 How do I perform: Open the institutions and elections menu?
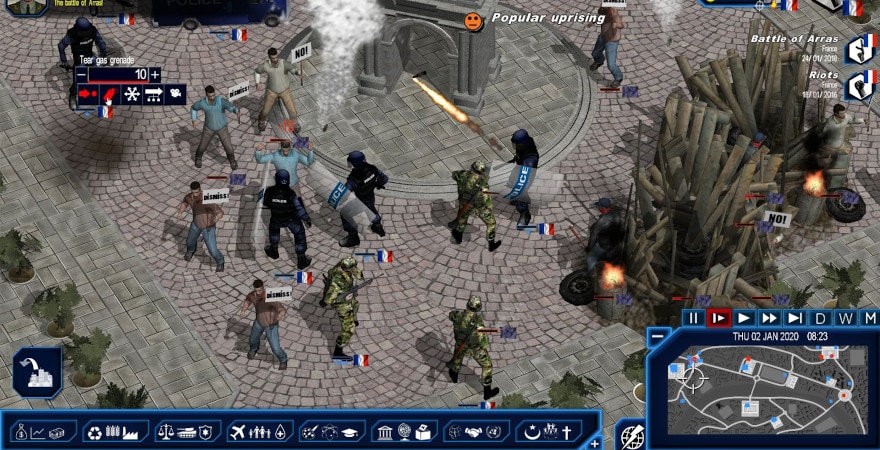point(403,432)
